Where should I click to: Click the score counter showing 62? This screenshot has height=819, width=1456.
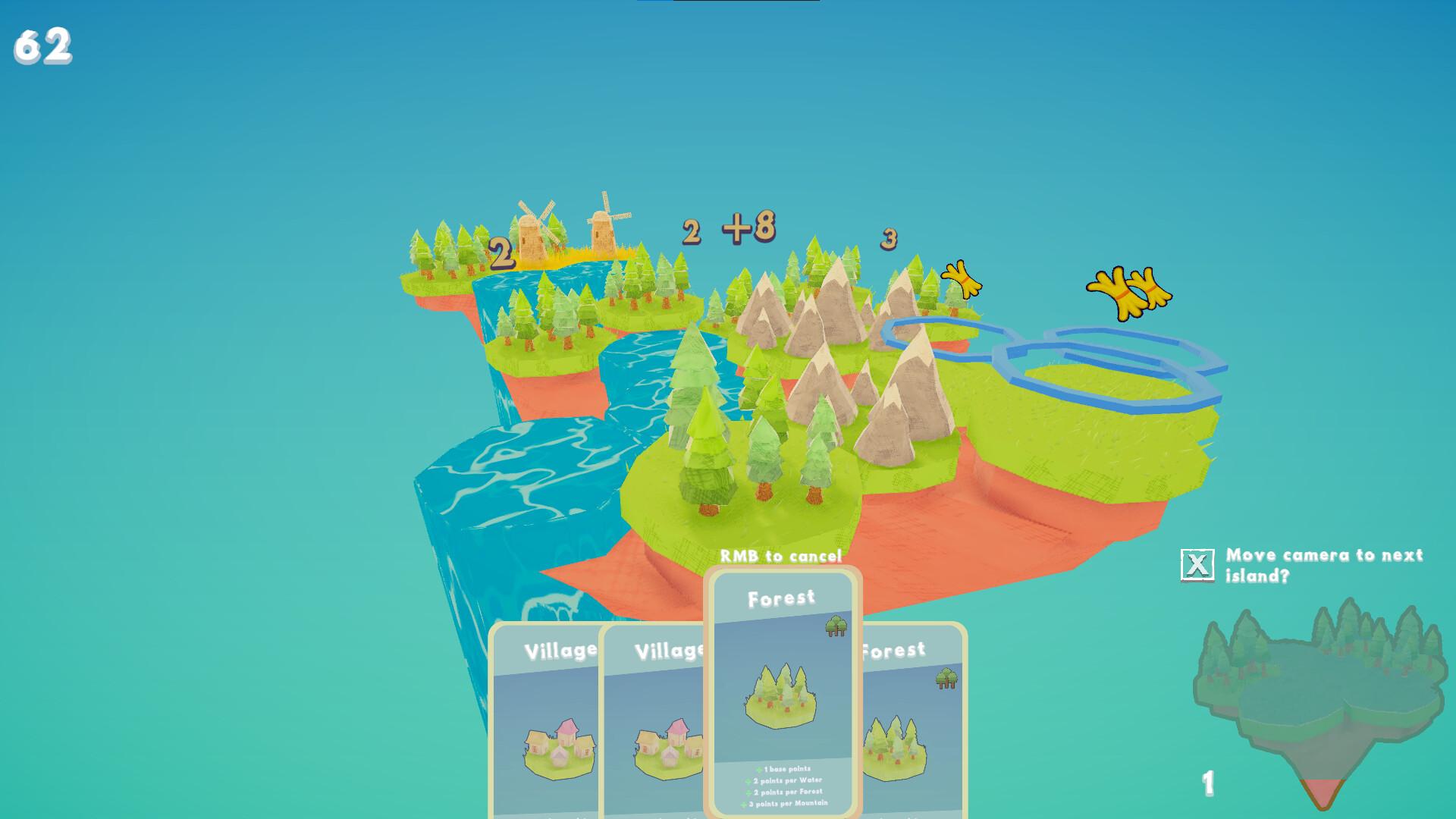(x=44, y=44)
